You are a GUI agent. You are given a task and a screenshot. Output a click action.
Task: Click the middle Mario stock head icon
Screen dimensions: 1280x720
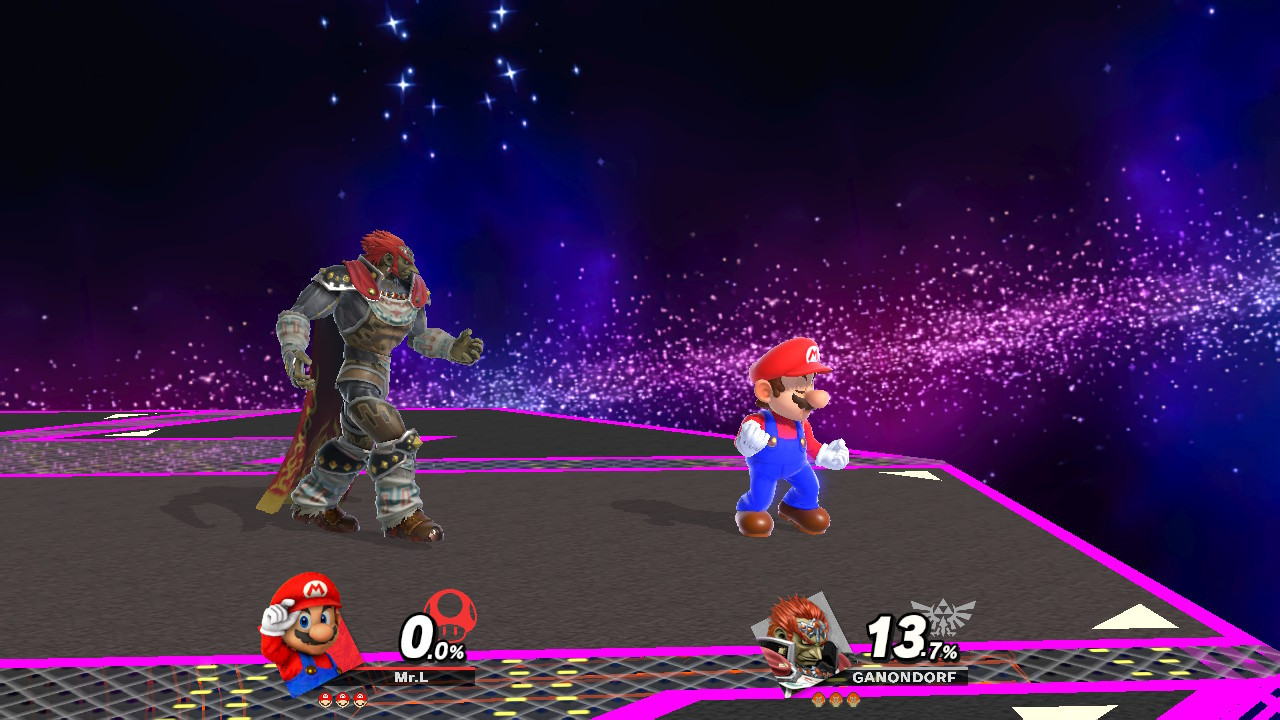coord(343,699)
